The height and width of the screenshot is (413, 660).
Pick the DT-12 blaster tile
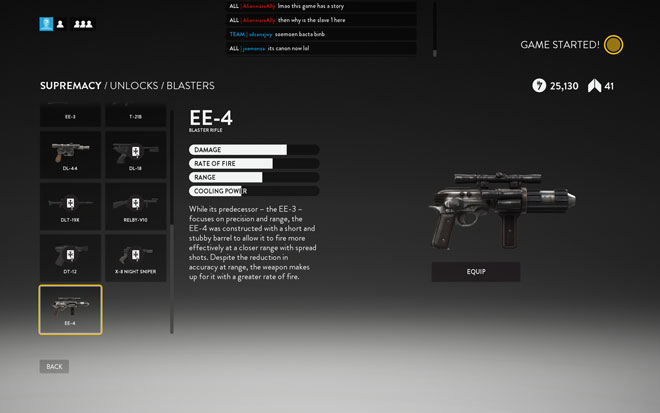(x=70, y=258)
